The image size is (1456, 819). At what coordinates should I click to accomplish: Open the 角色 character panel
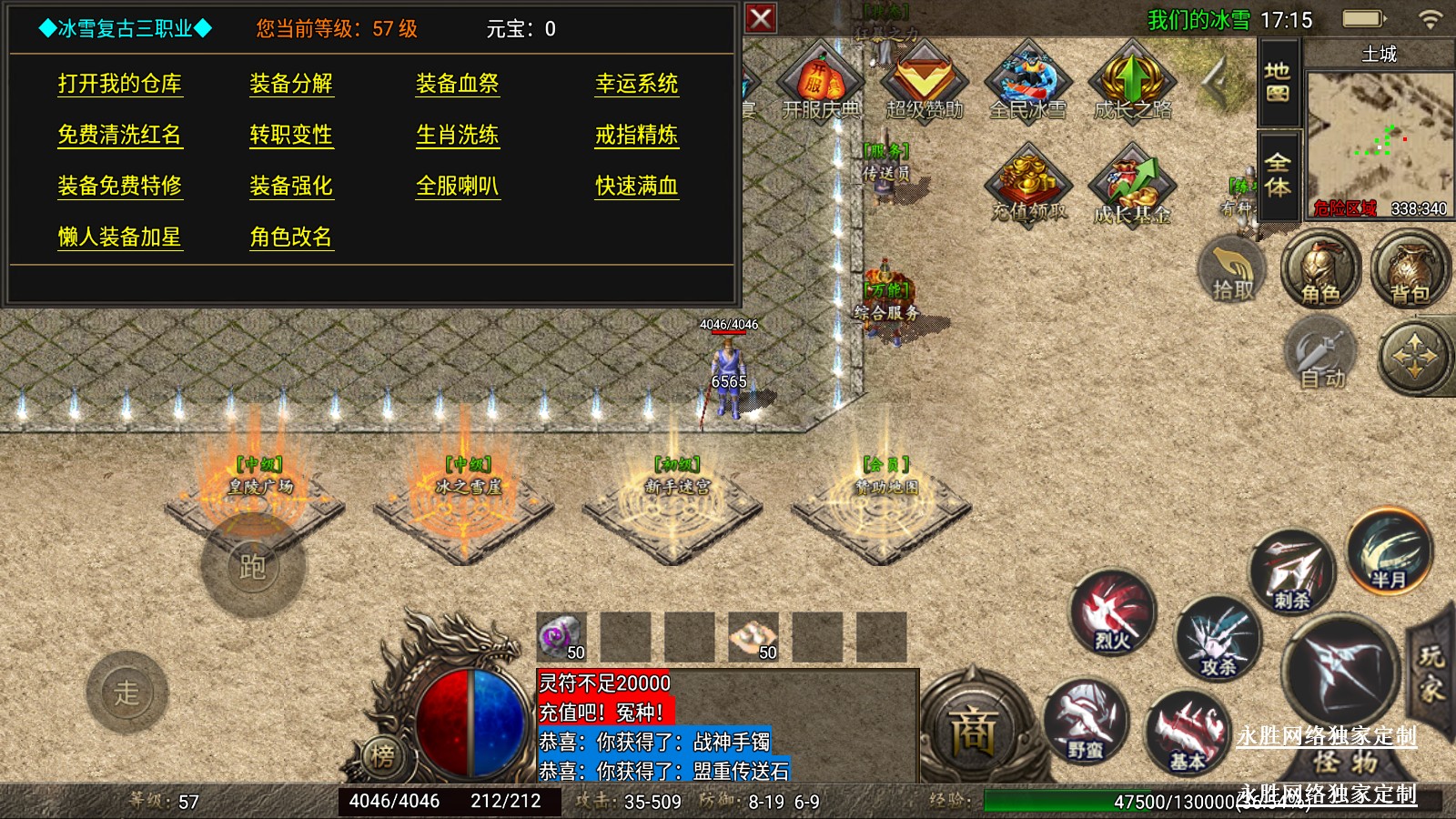tap(1319, 270)
